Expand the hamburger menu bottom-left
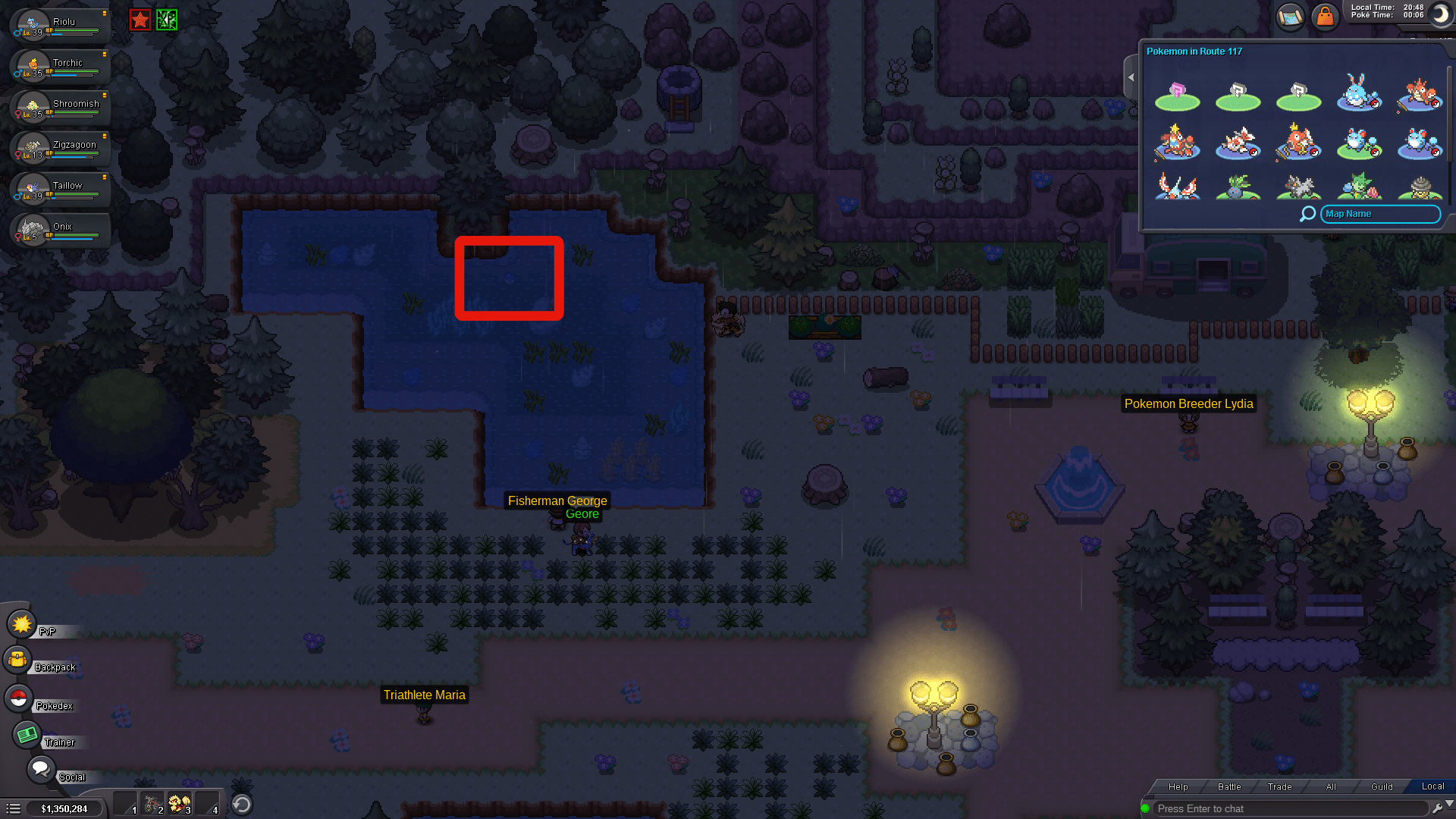This screenshot has height=819, width=1456. (x=14, y=808)
